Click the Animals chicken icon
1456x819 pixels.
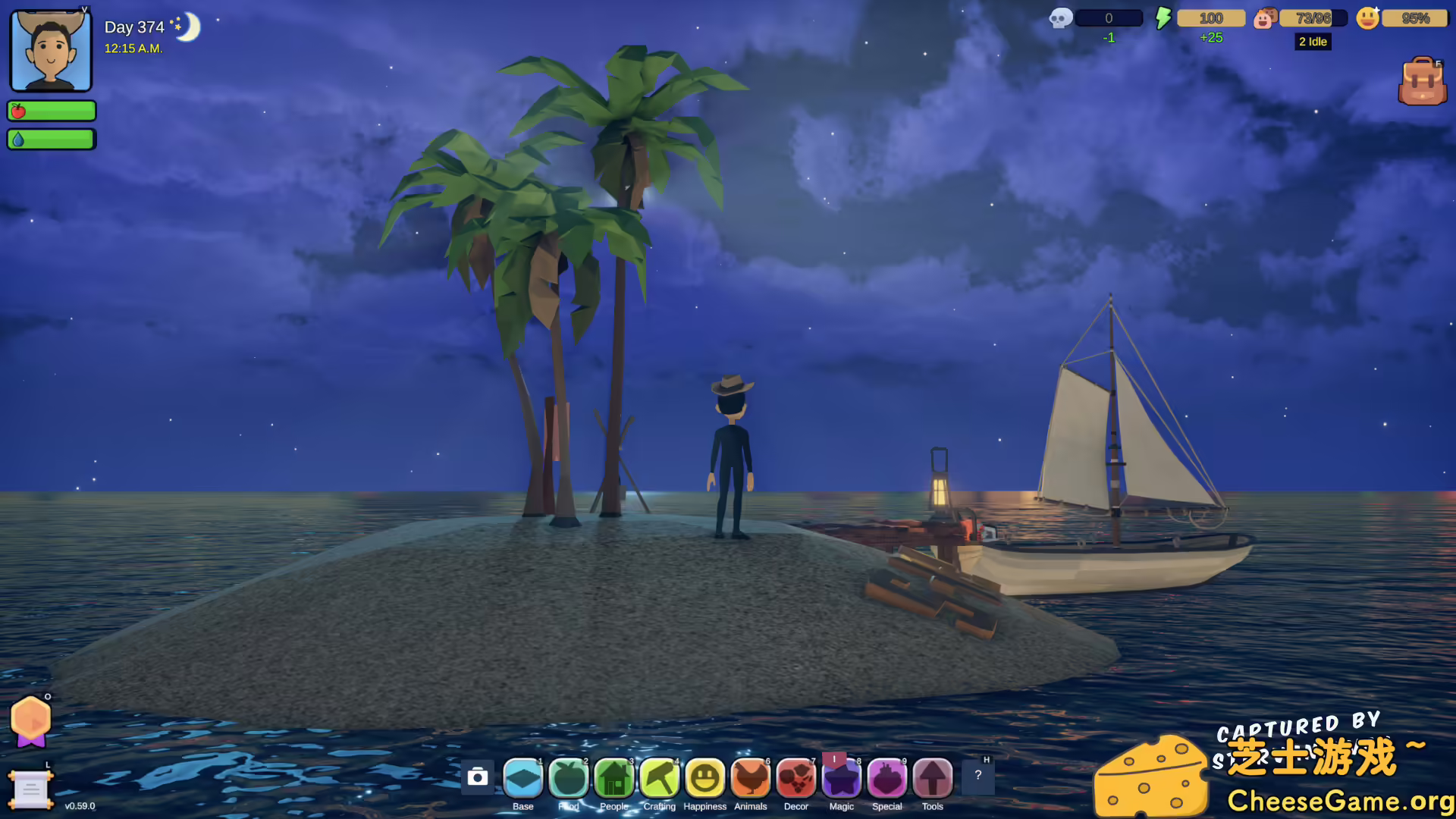pyautogui.click(x=750, y=777)
